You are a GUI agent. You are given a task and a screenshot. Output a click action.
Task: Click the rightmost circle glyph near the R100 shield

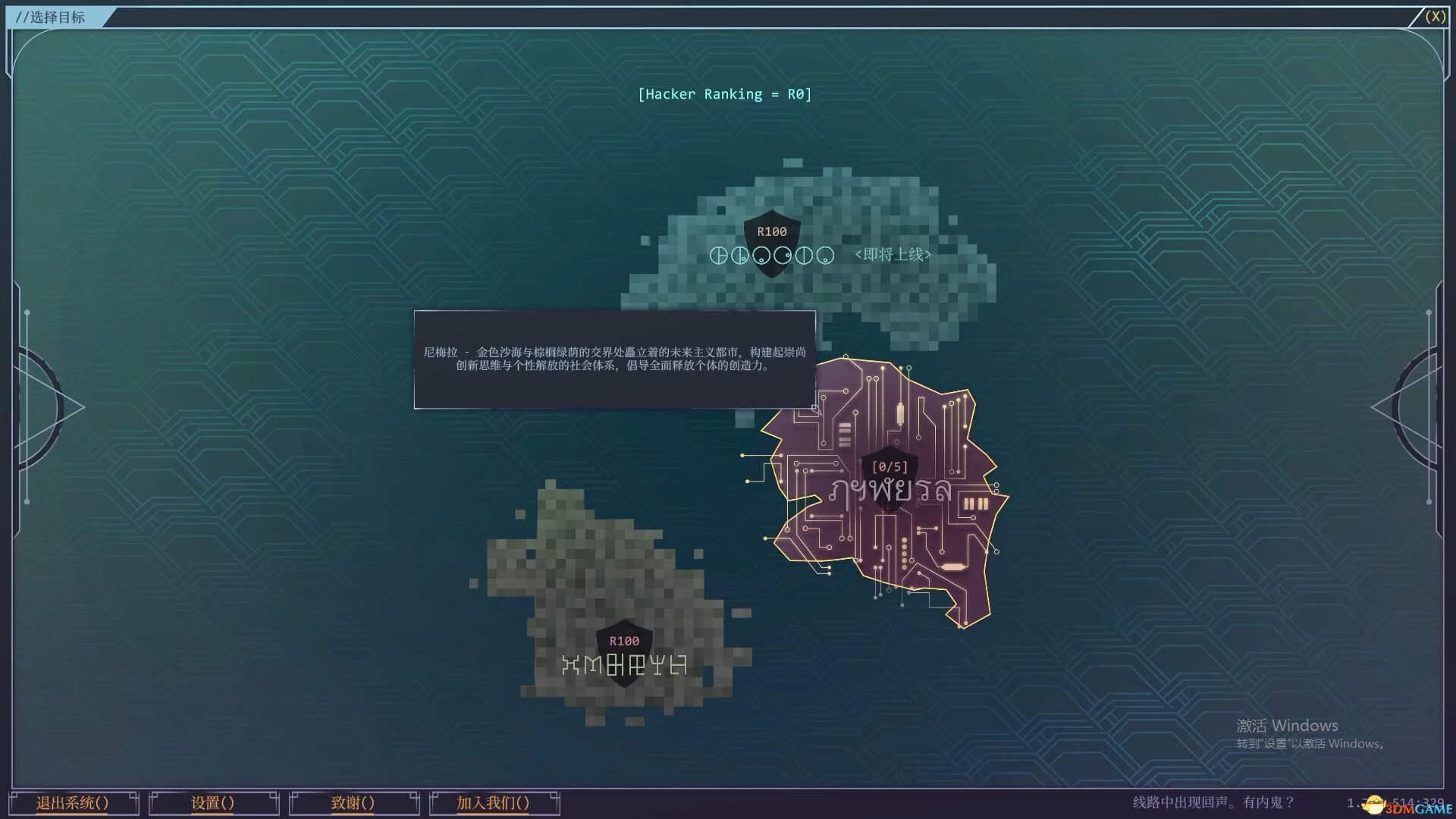pyautogui.click(x=824, y=256)
